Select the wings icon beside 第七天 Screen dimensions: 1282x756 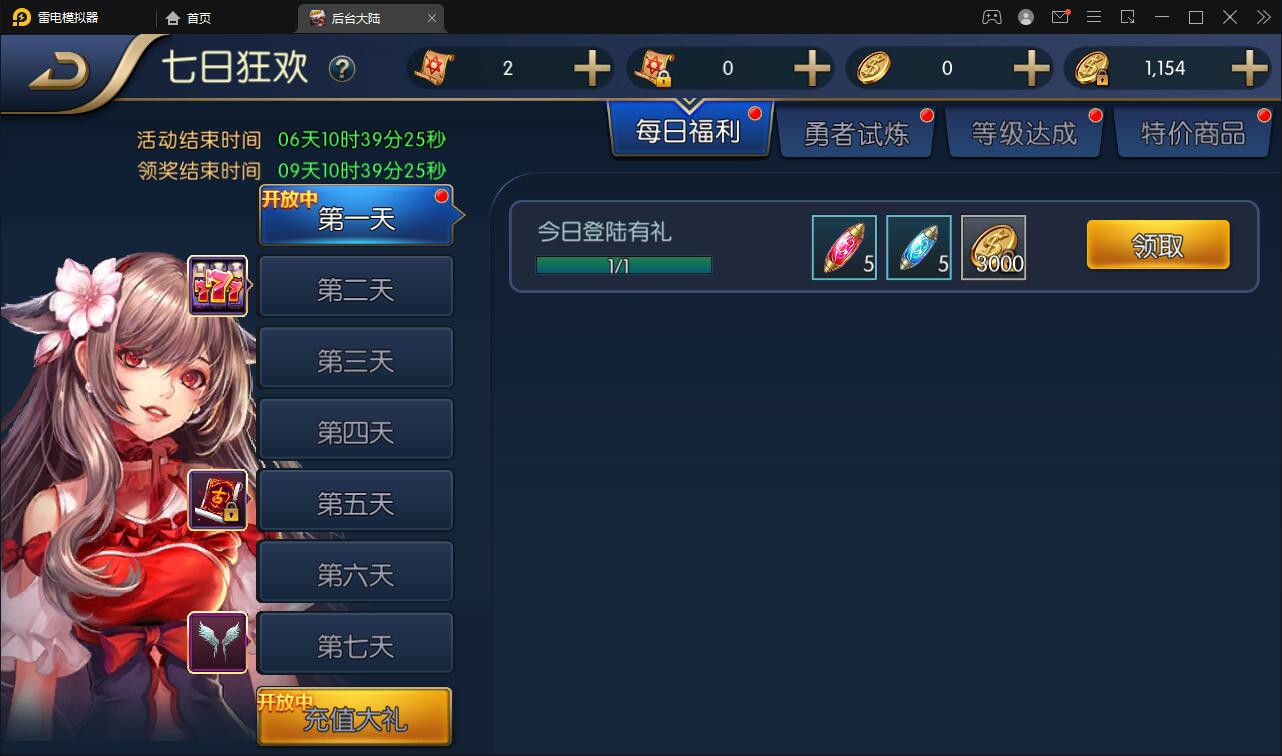point(218,640)
